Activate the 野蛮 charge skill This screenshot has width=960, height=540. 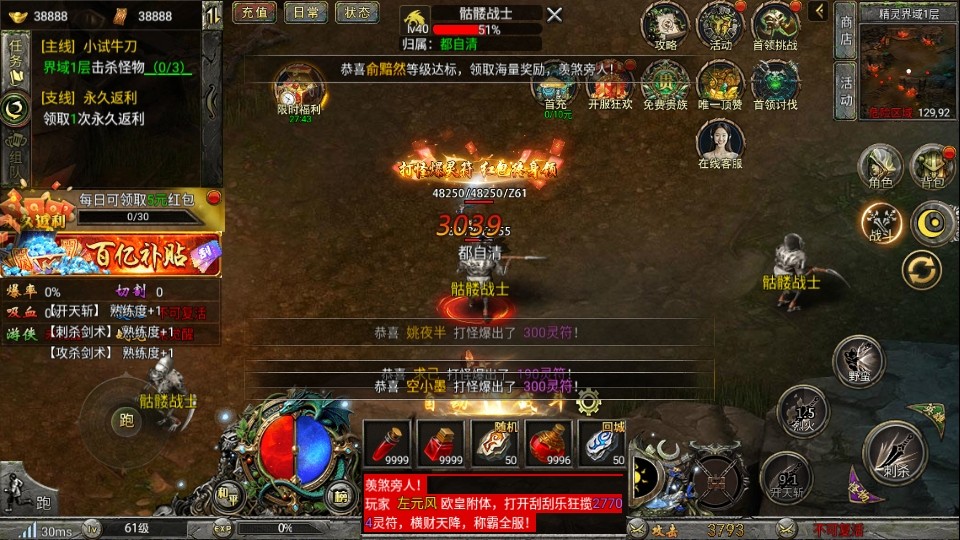(x=857, y=360)
